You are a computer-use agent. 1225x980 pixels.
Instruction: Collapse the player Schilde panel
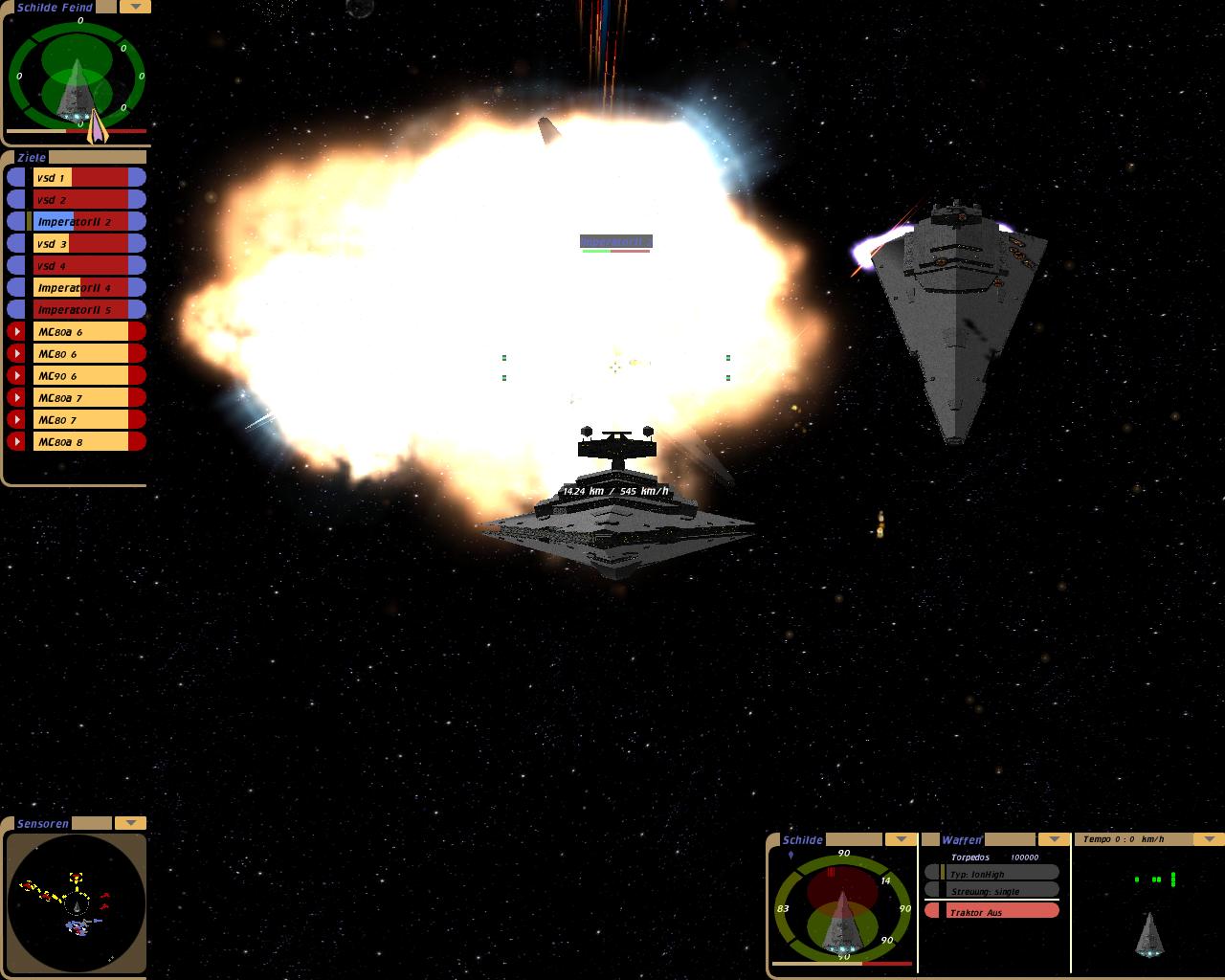point(901,839)
